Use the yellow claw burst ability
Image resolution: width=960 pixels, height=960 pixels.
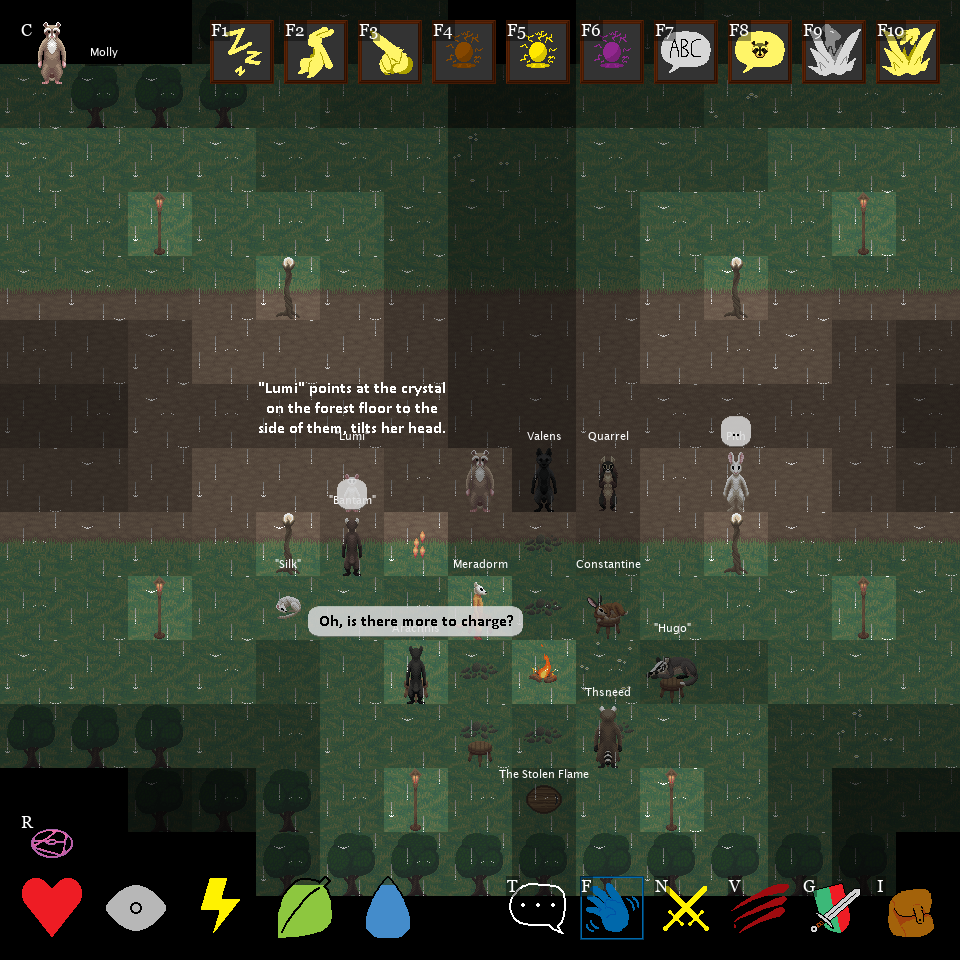pyautogui.click(x=907, y=51)
